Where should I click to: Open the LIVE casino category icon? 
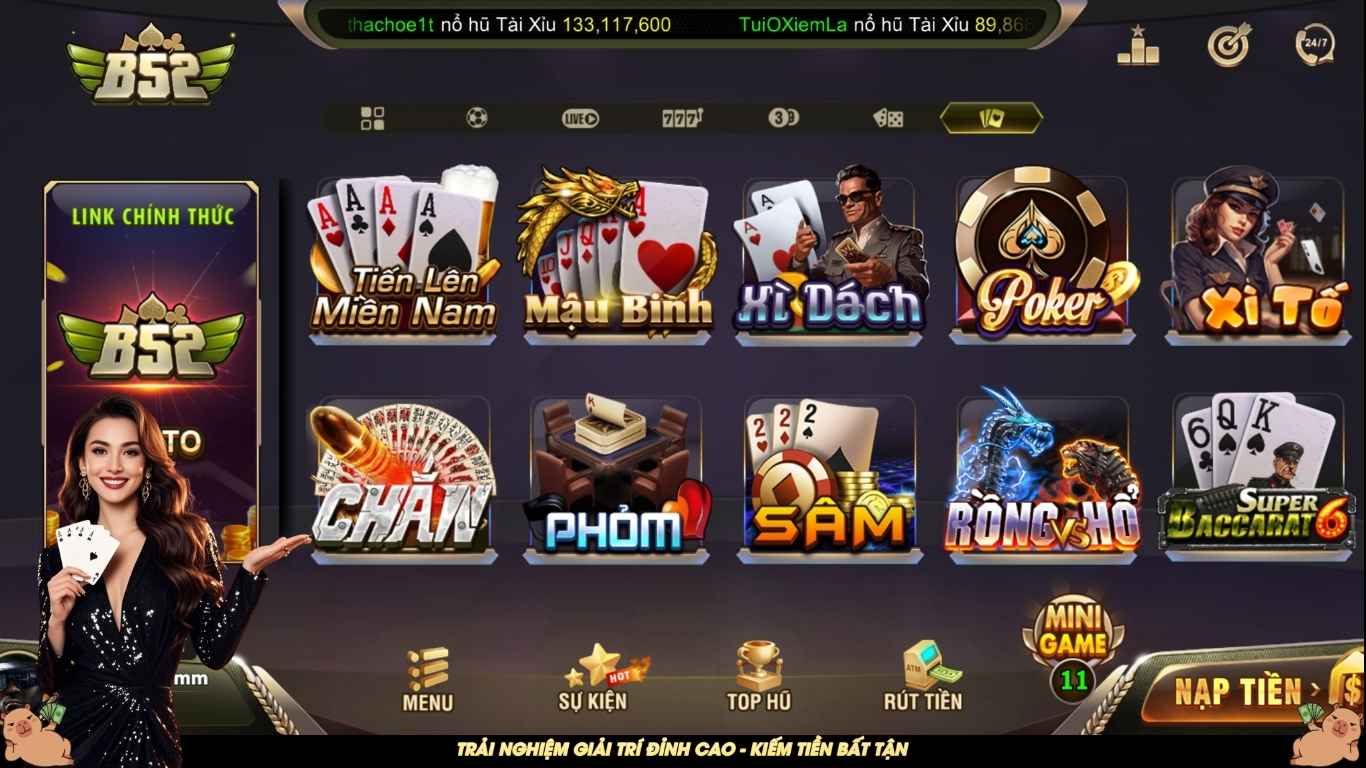pos(580,119)
